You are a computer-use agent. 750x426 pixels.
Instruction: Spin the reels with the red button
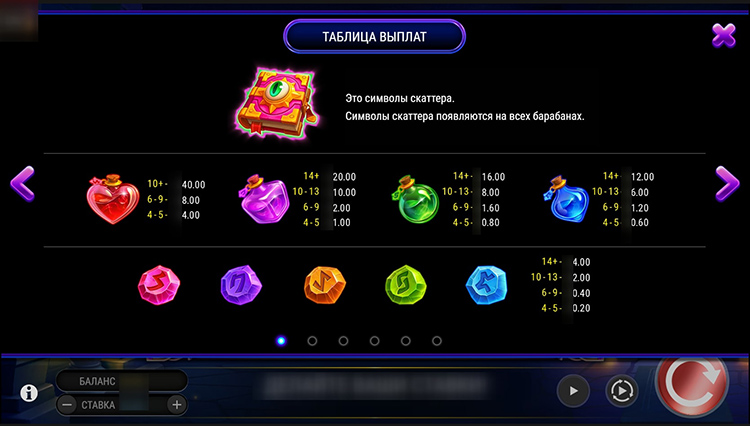click(695, 388)
